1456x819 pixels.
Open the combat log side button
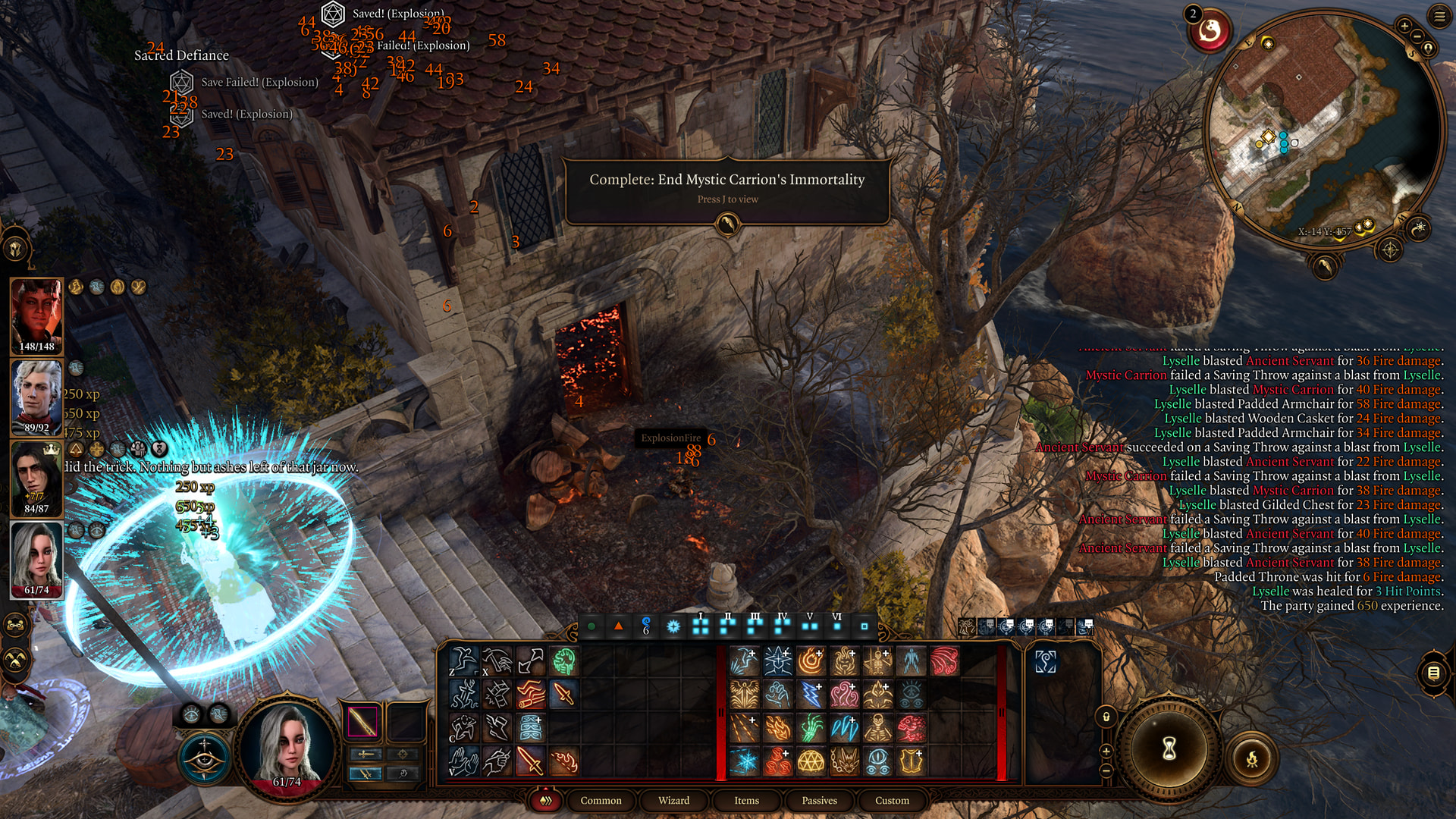point(1433,673)
